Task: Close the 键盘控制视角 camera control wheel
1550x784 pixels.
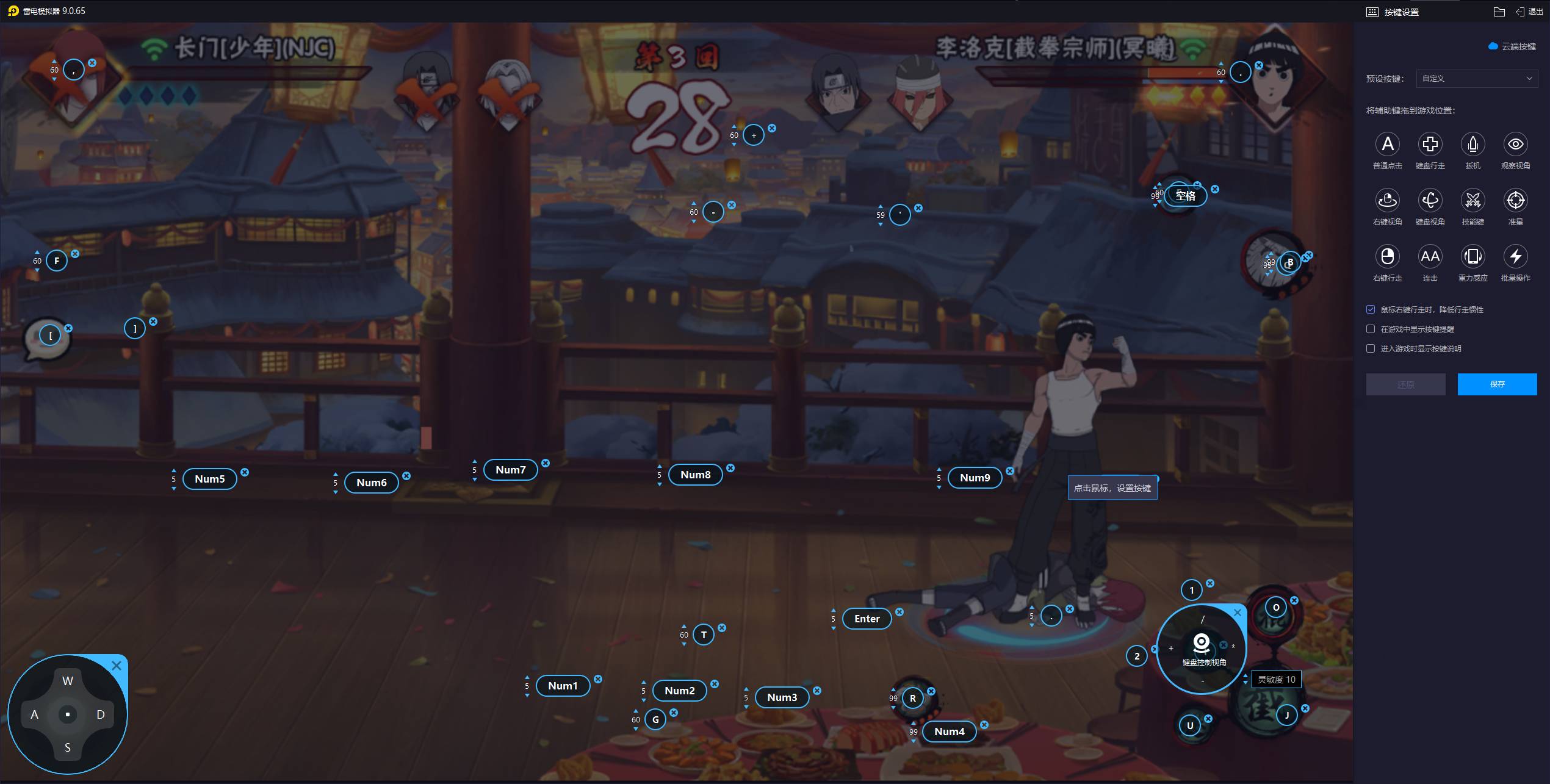Action: 1237,613
